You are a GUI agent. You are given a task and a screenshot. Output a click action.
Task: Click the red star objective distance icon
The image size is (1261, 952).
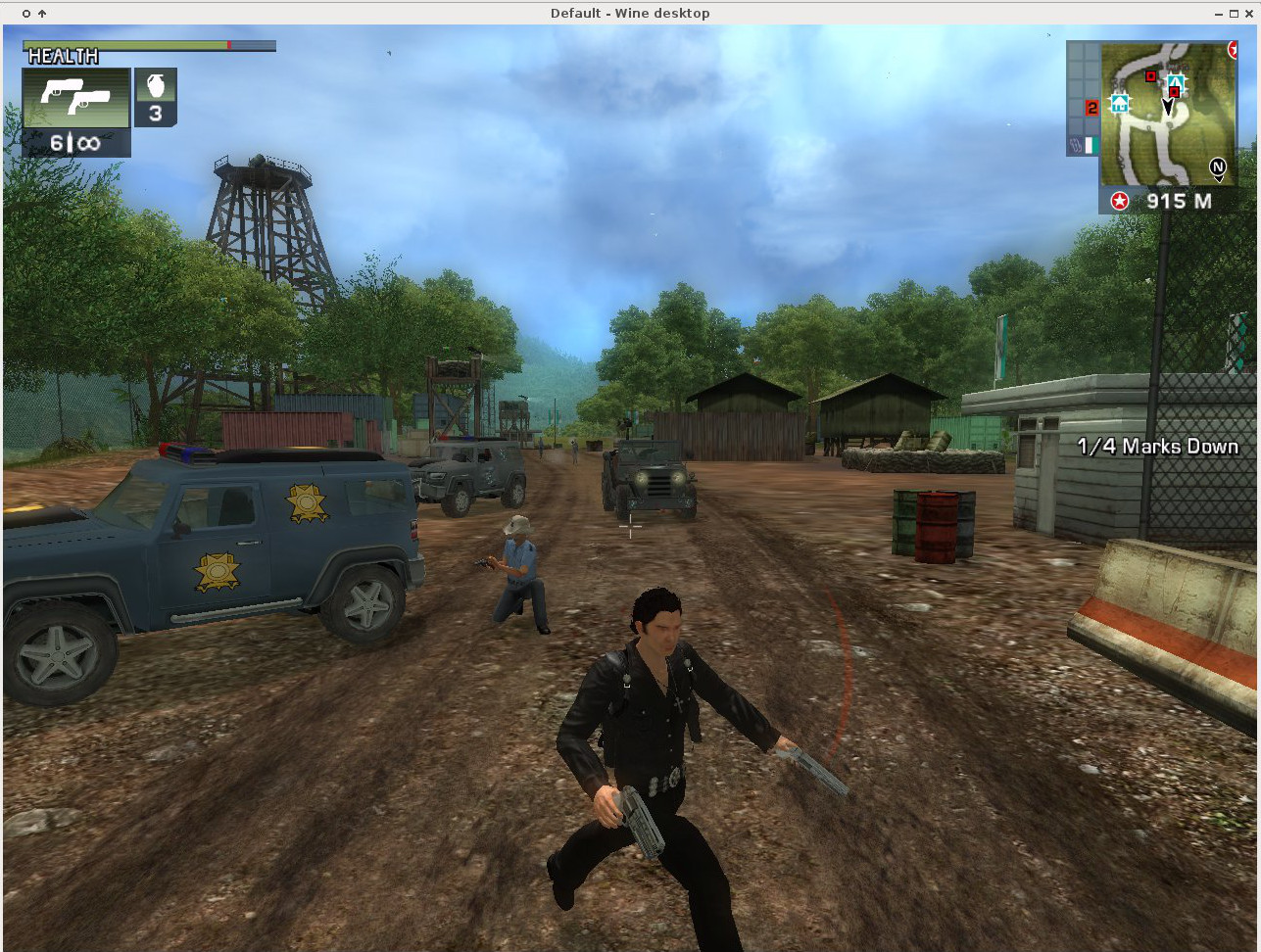pyautogui.click(x=1119, y=201)
